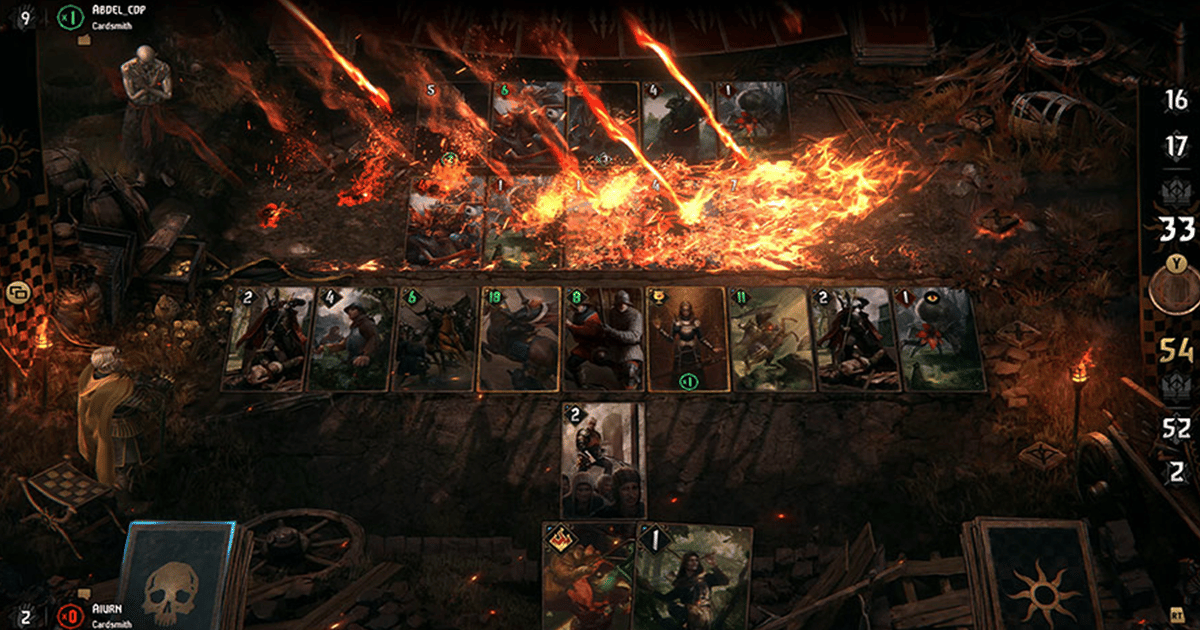Select the gold trophy-marked armored woman card
The image size is (1200, 630).
pyautogui.click(x=686, y=339)
